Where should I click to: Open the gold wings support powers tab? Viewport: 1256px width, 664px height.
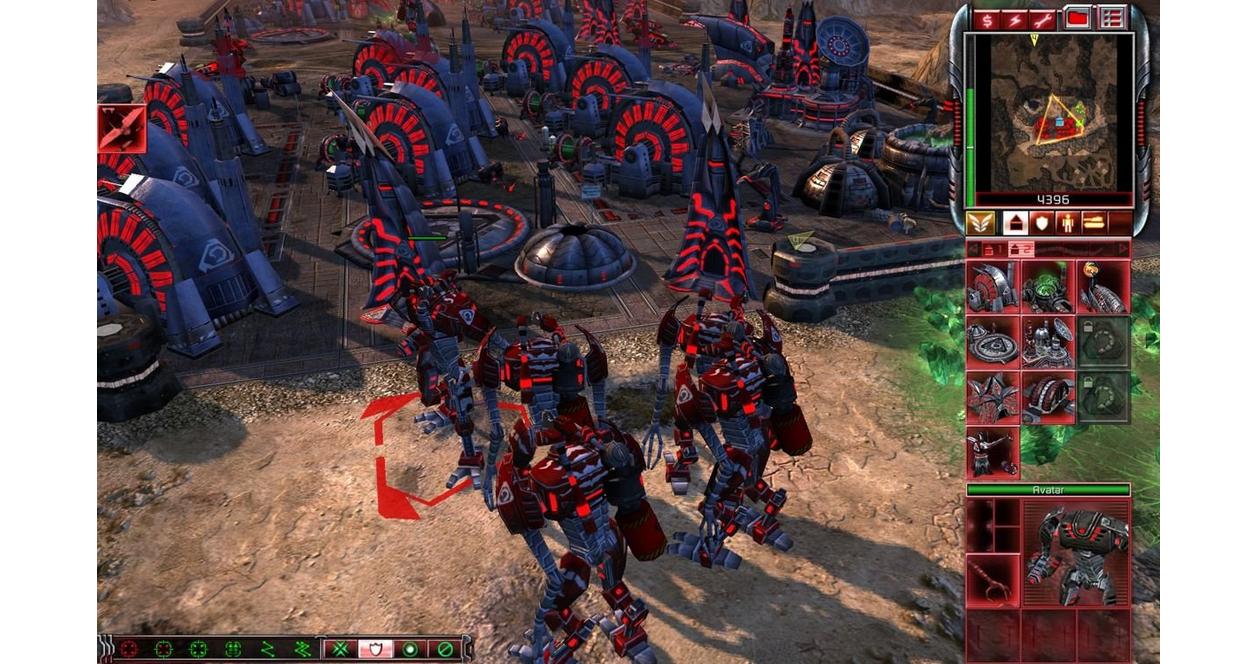980,222
